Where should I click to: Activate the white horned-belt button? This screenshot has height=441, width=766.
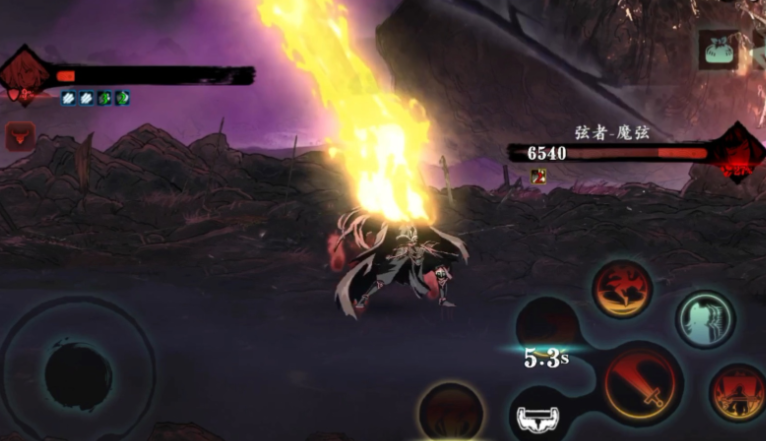(x=541, y=417)
